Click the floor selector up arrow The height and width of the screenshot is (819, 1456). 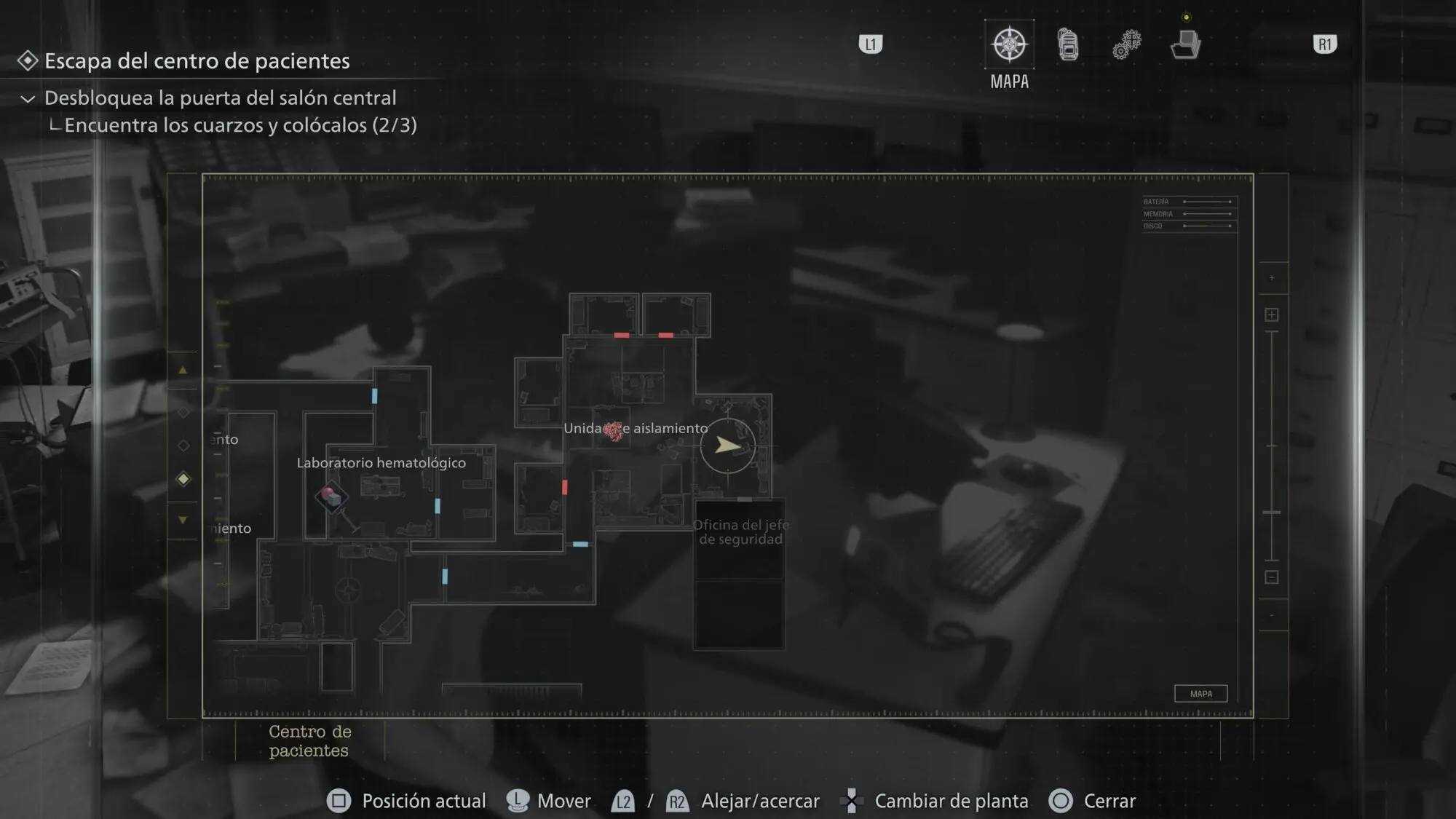(183, 371)
